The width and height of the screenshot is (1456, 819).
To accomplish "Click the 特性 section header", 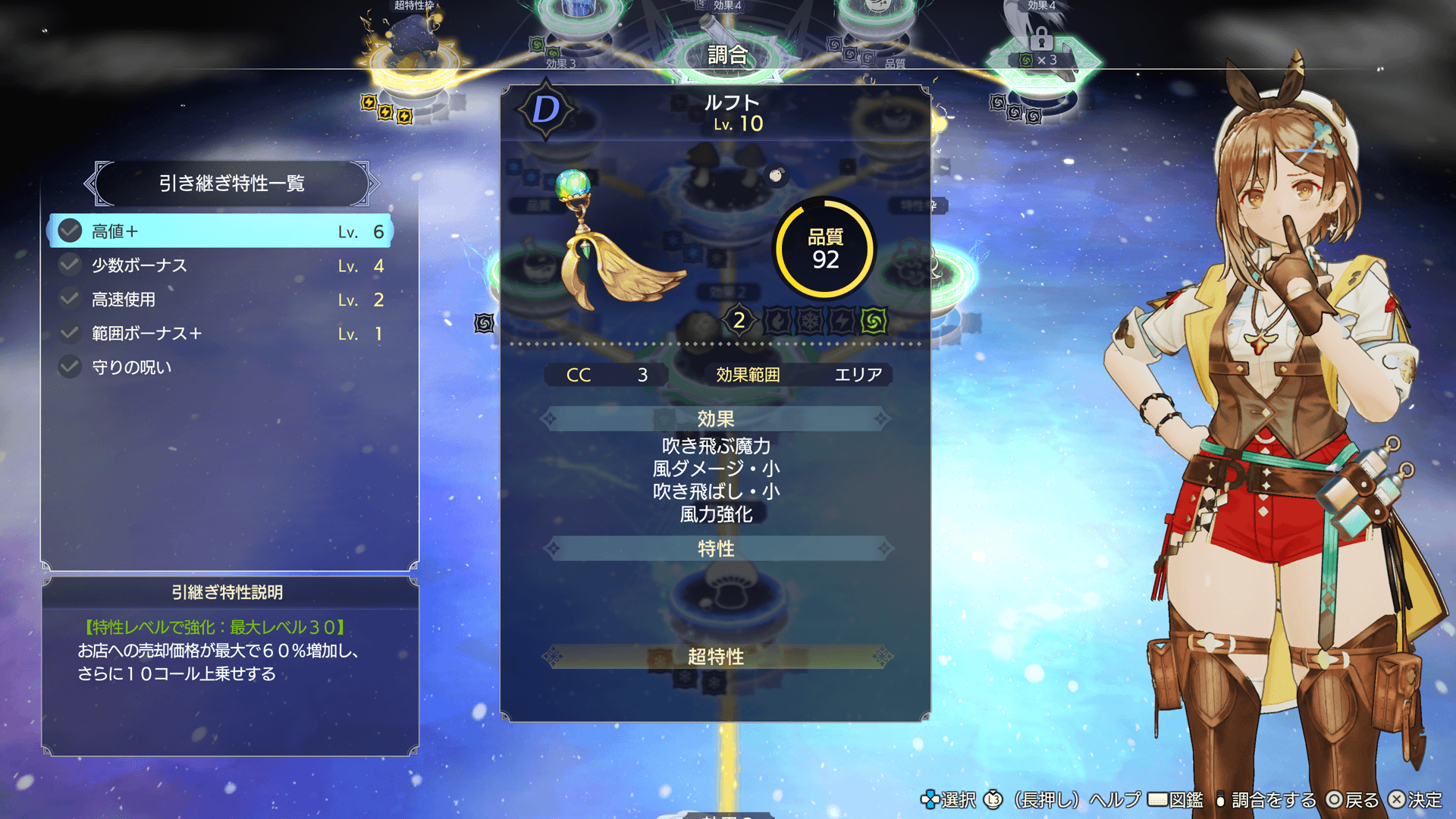I will [x=716, y=548].
